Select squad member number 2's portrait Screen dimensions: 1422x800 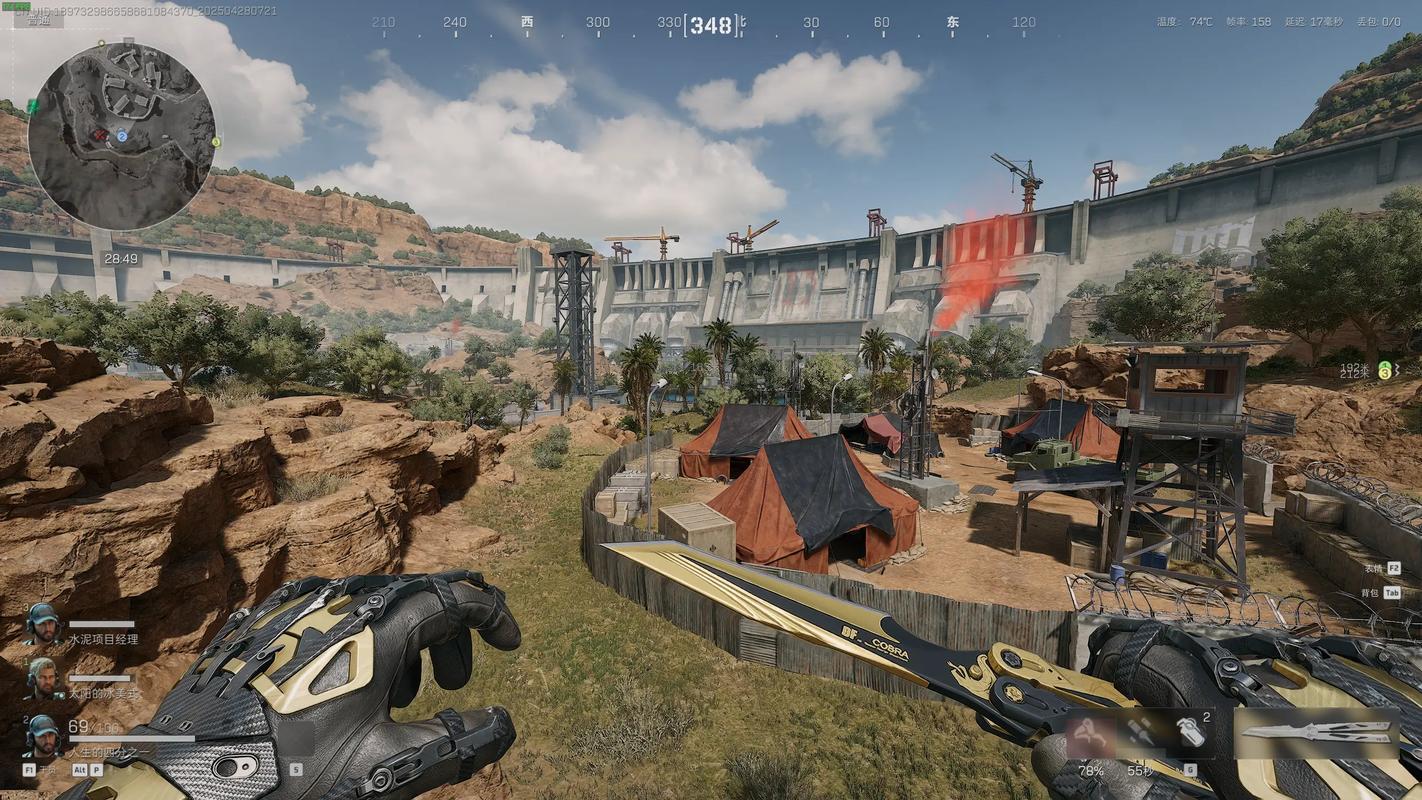[x=42, y=735]
